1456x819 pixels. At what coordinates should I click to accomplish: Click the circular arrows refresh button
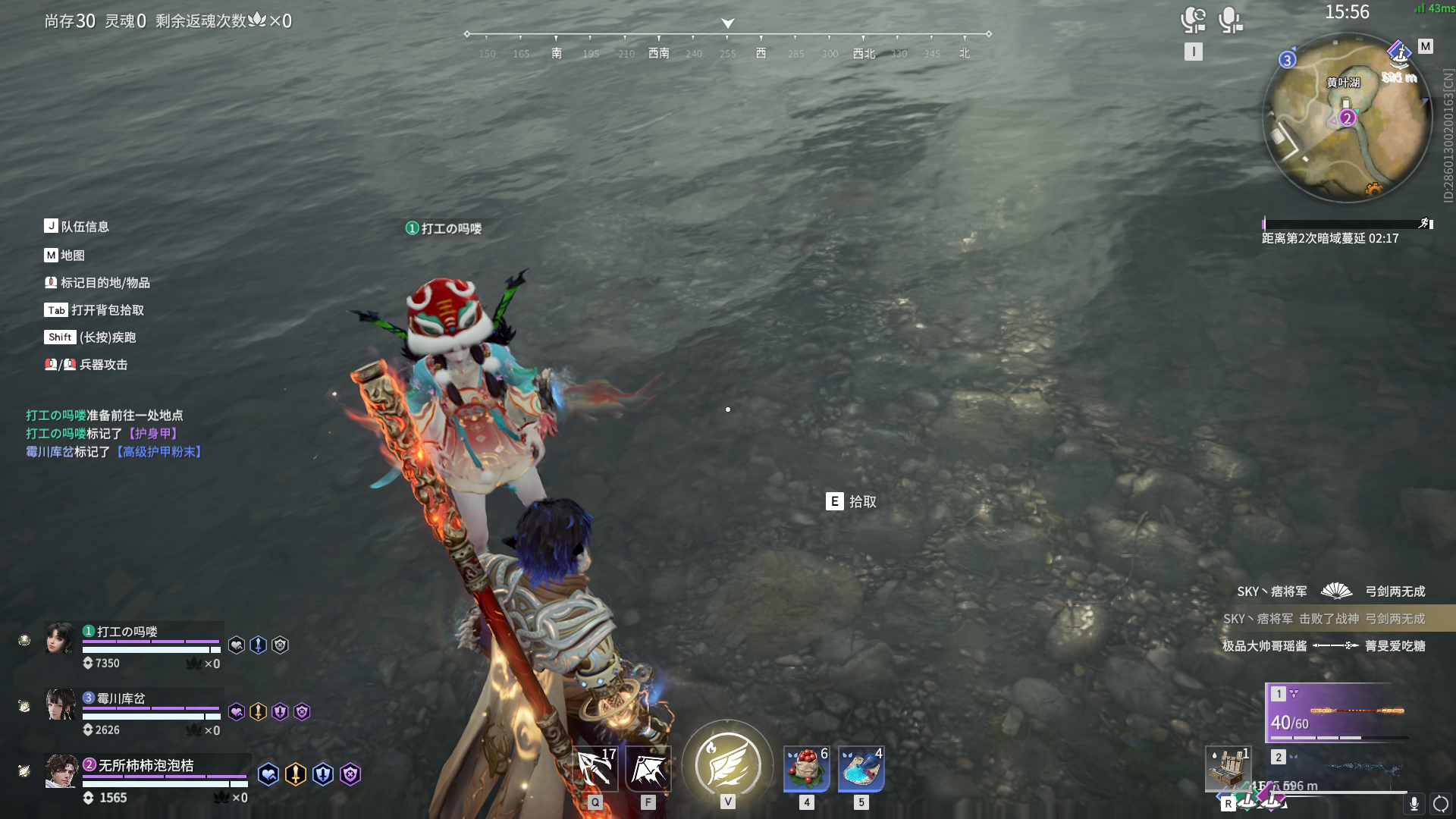coord(1441,804)
